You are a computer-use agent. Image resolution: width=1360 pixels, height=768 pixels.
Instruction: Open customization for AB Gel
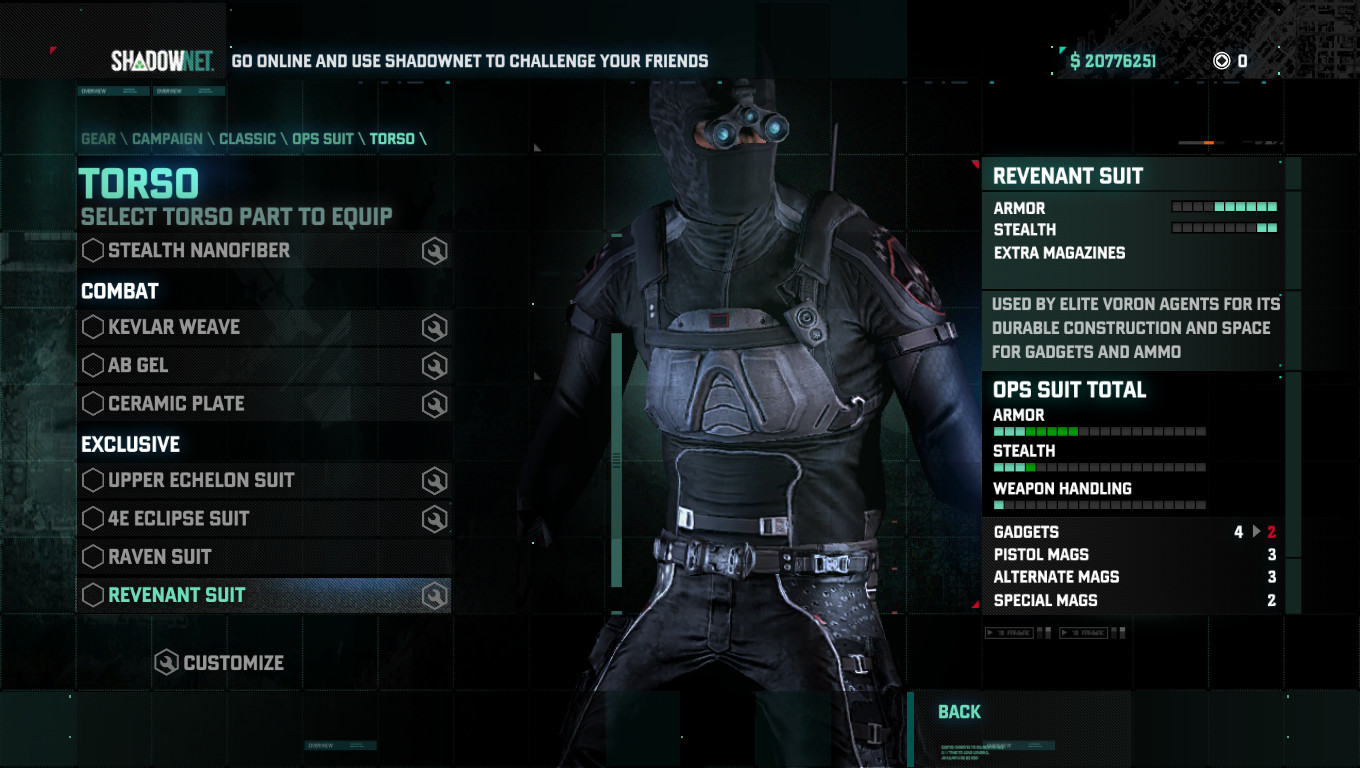tap(434, 365)
